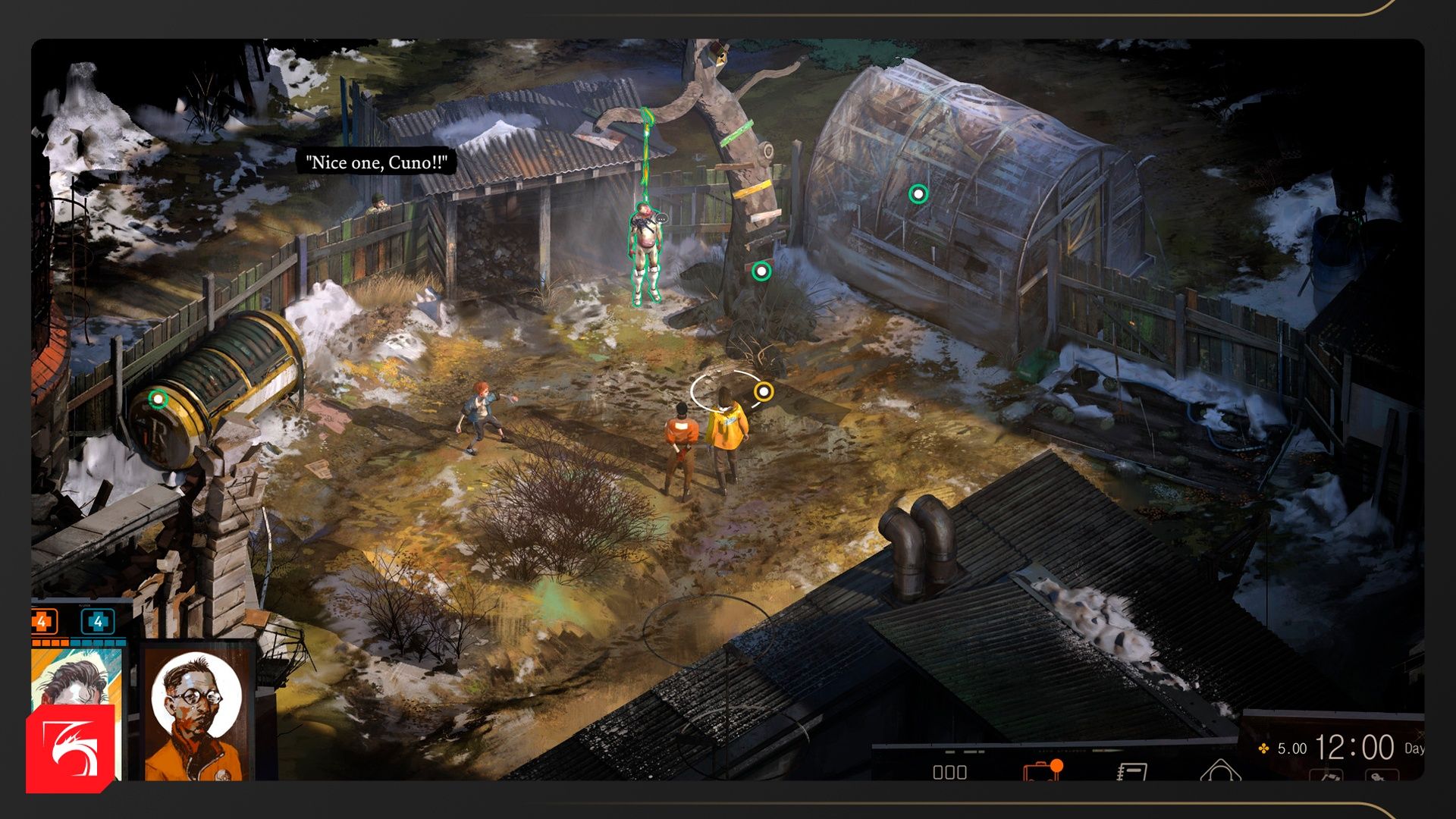Open the thought cabinet head icon
The image size is (1456, 819).
(x=1220, y=770)
